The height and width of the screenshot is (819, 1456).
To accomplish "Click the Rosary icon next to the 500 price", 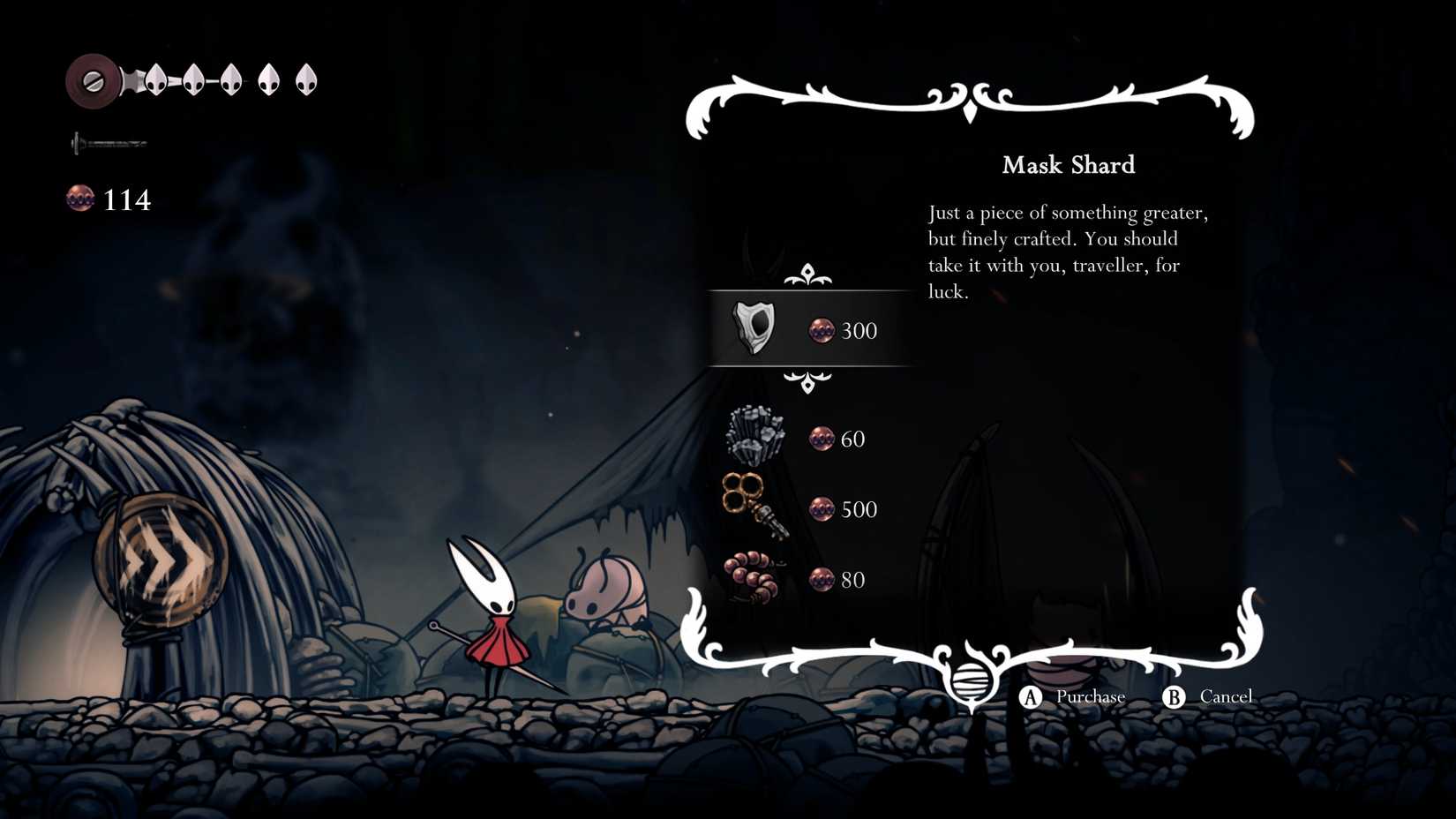I will pyautogui.click(x=820, y=509).
